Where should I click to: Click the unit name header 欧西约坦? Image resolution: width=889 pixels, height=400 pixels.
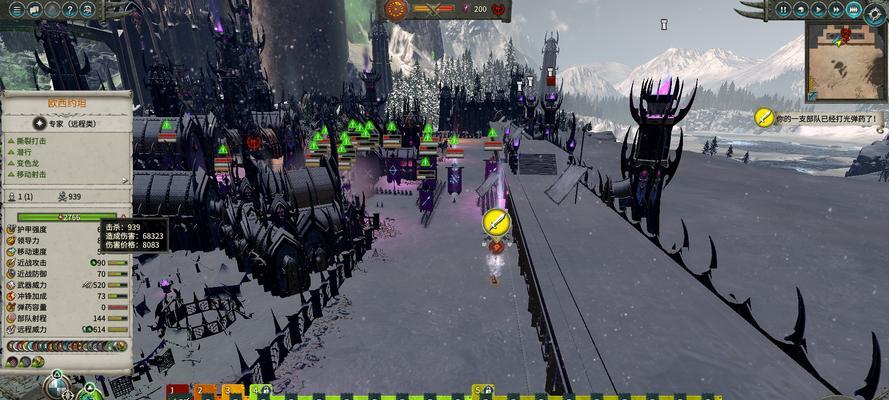coord(66,101)
